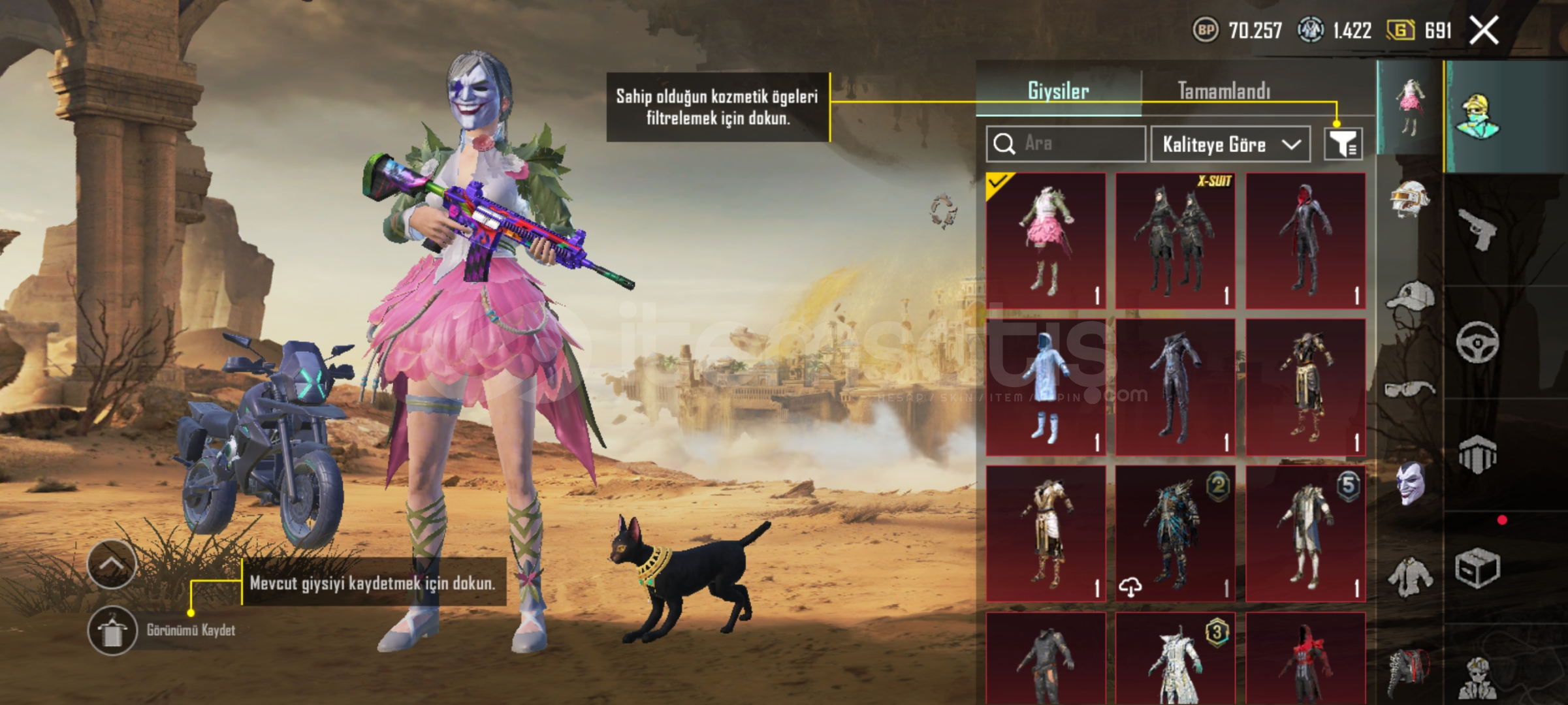Close the inventory with the X button
Image resolution: width=1568 pixels, height=705 pixels.
[x=1484, y=31]
